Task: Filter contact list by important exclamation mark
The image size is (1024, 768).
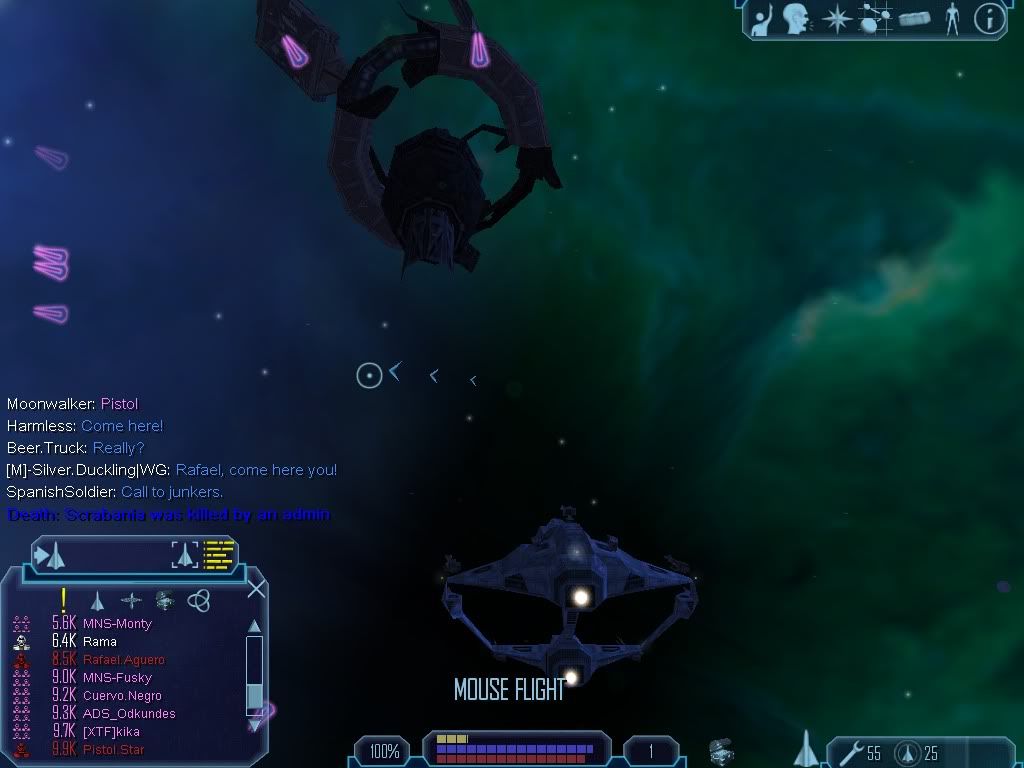Action: tap(63, 600)
